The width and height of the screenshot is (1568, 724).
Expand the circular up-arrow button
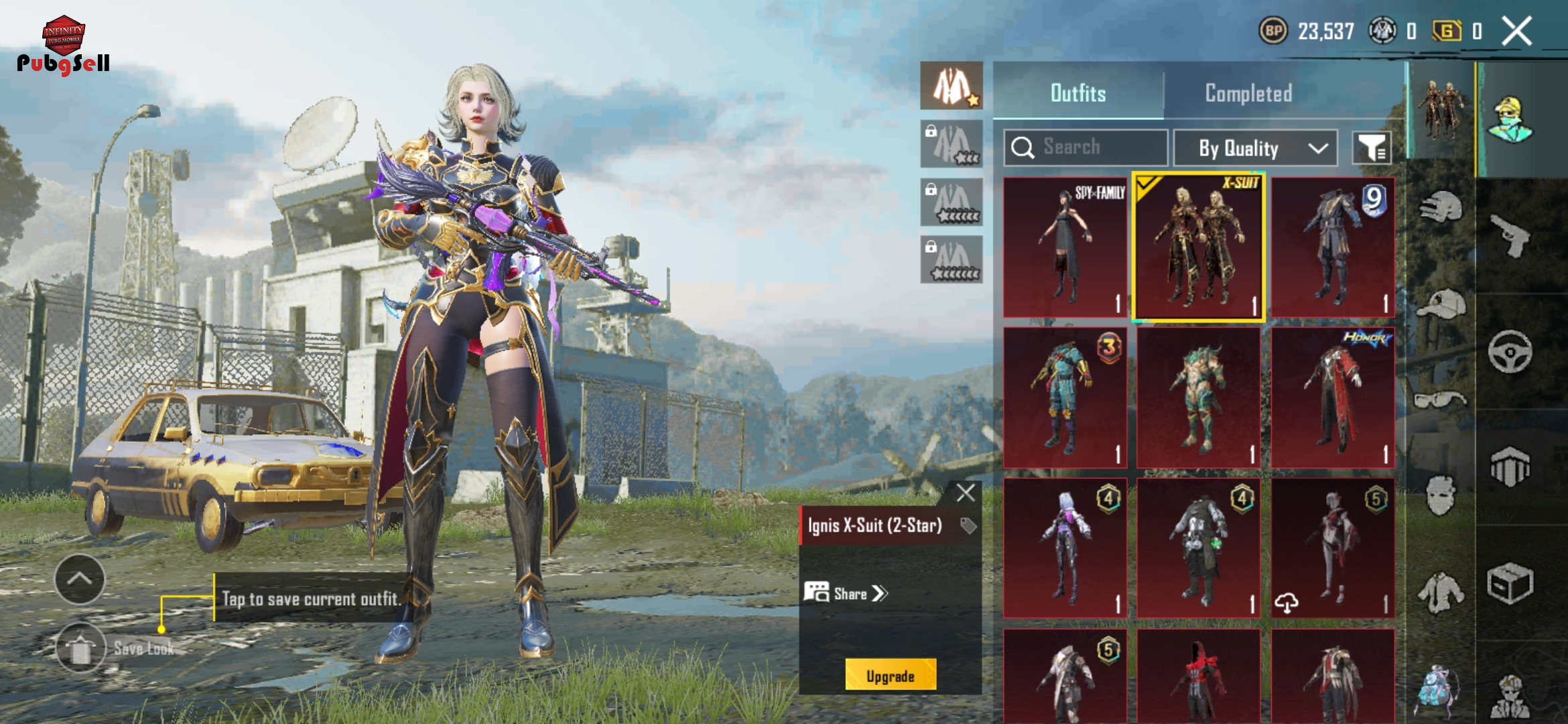pyautogui.click(x=80, y=579)
